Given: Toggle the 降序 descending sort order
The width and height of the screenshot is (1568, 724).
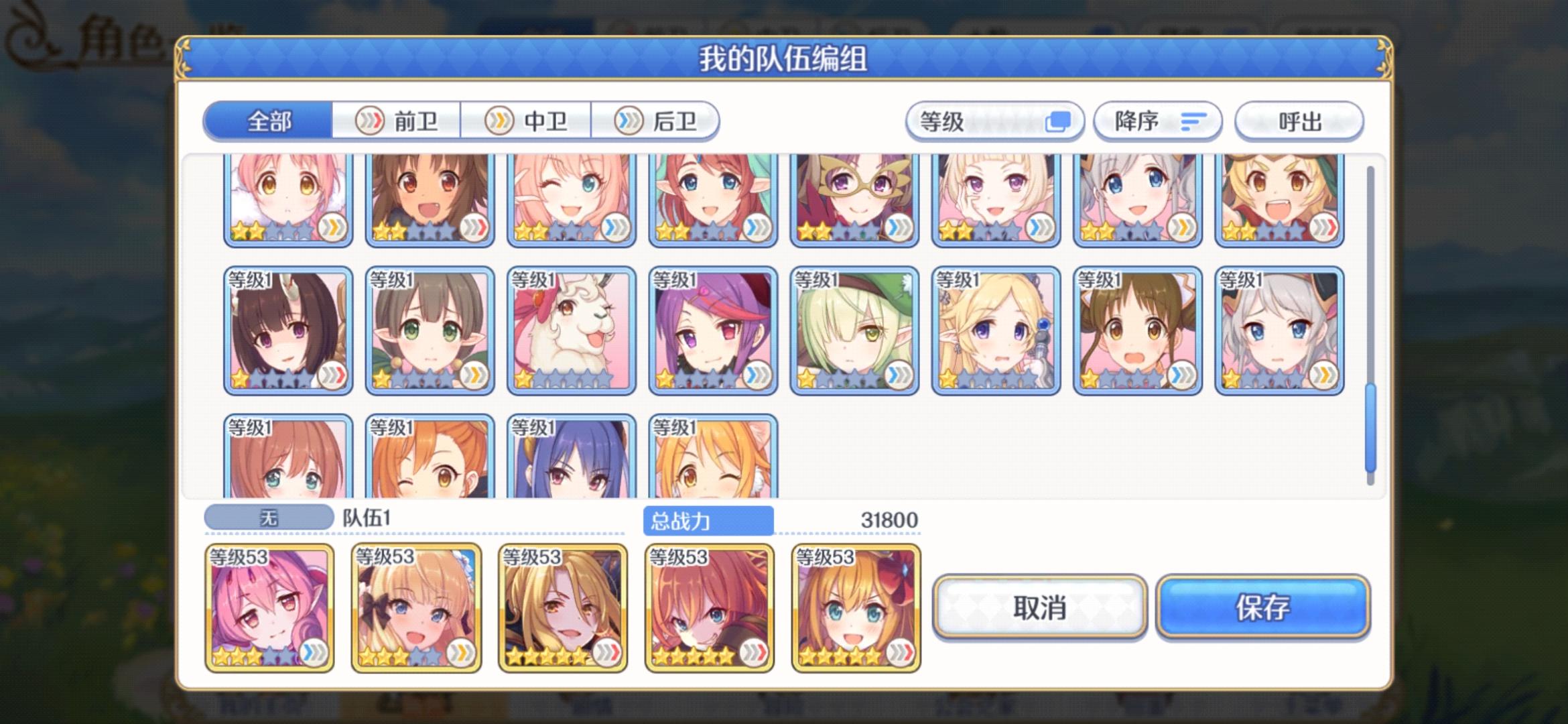Looking at the screenshot, I should coord(1157,122).
